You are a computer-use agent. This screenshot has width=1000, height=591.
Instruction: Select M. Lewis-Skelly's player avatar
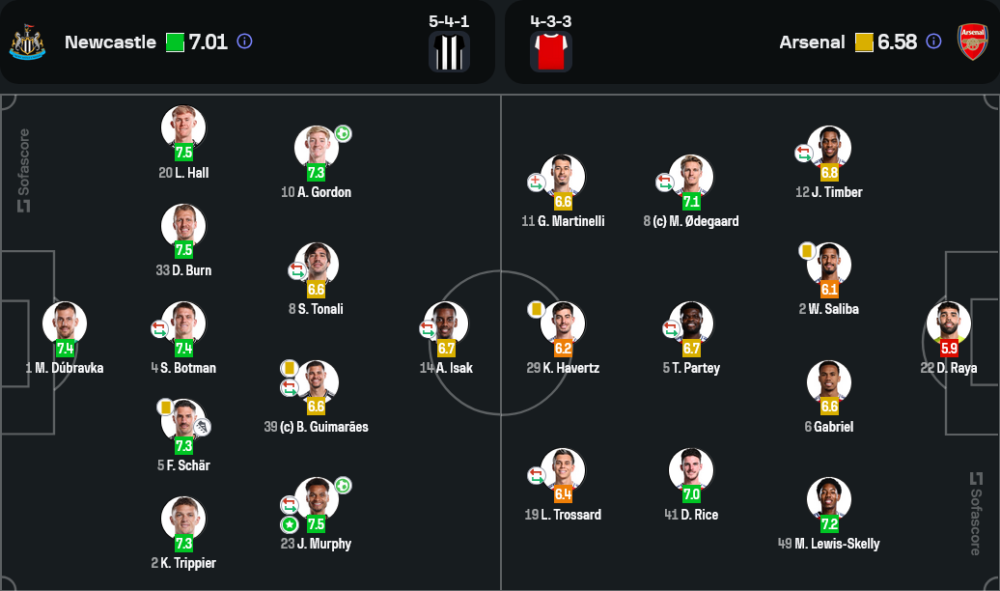click(x=829, y=500)
